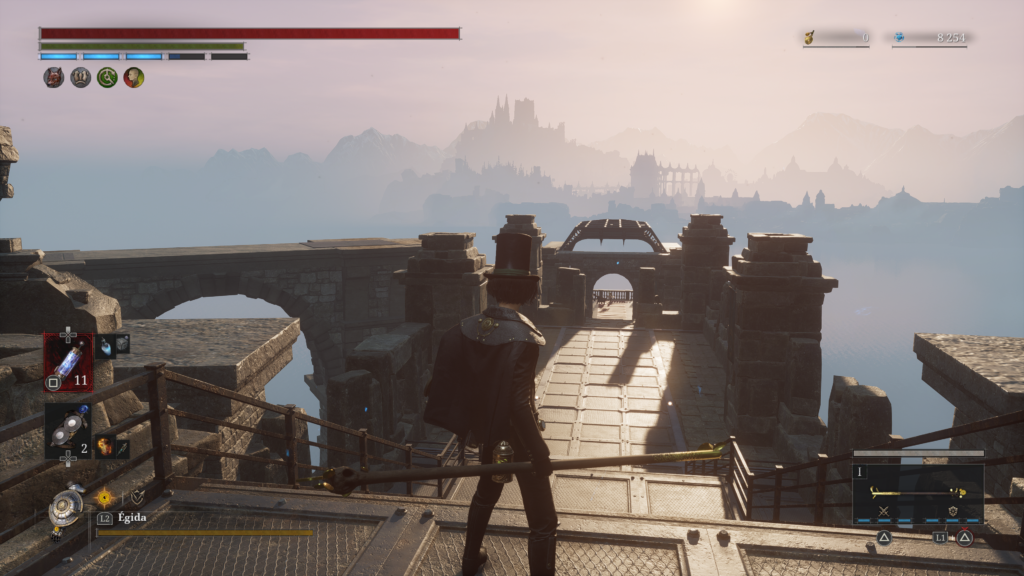
Task: Select the equipped spear weapon panel
Action: (x=917, y=493)
